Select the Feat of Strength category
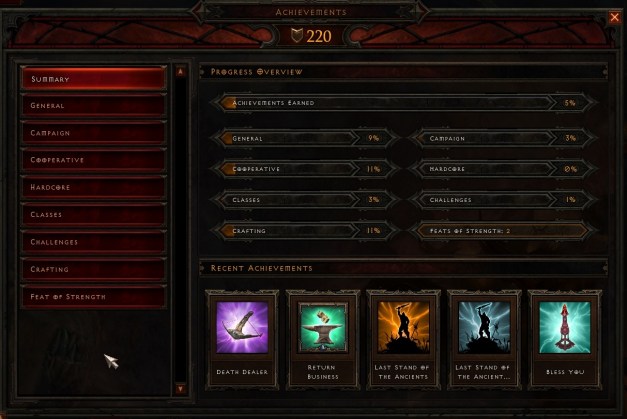 (93, 297)
